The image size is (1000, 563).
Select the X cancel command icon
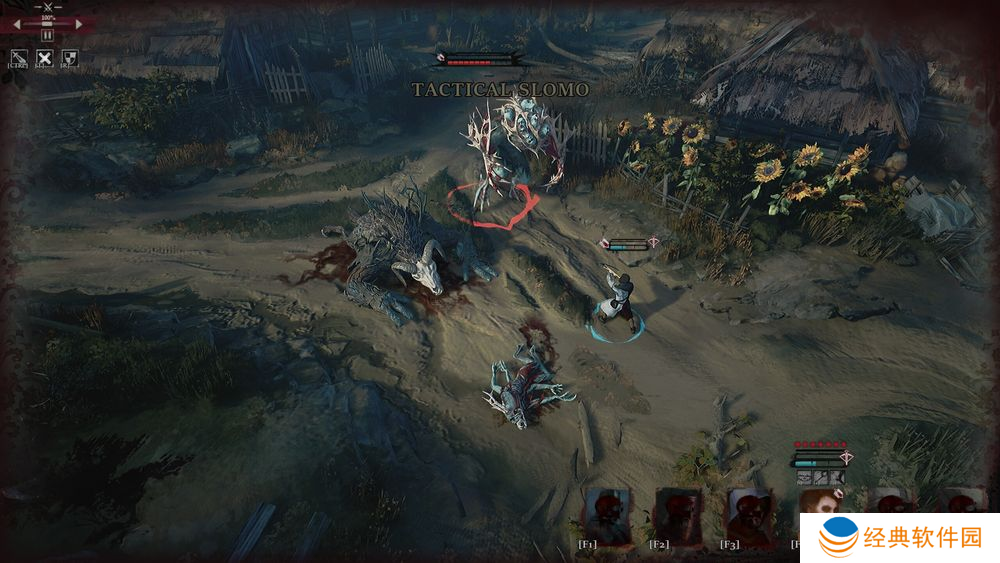click(x=44, y=57)
